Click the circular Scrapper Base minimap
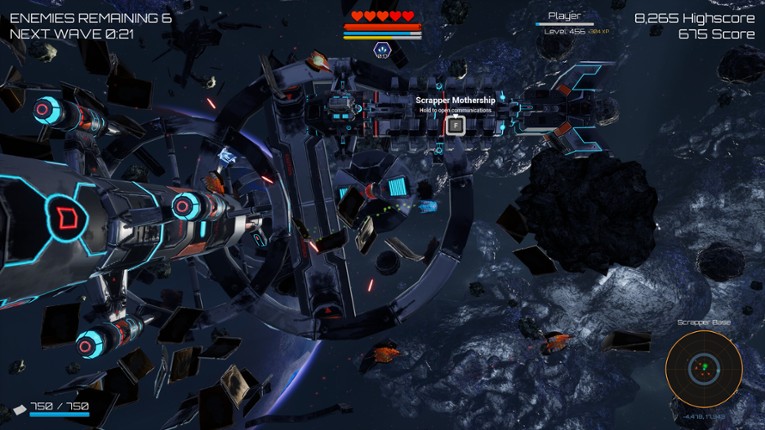Image resolution: width=765 pixels, height=430 pixels. pos(703,368)
